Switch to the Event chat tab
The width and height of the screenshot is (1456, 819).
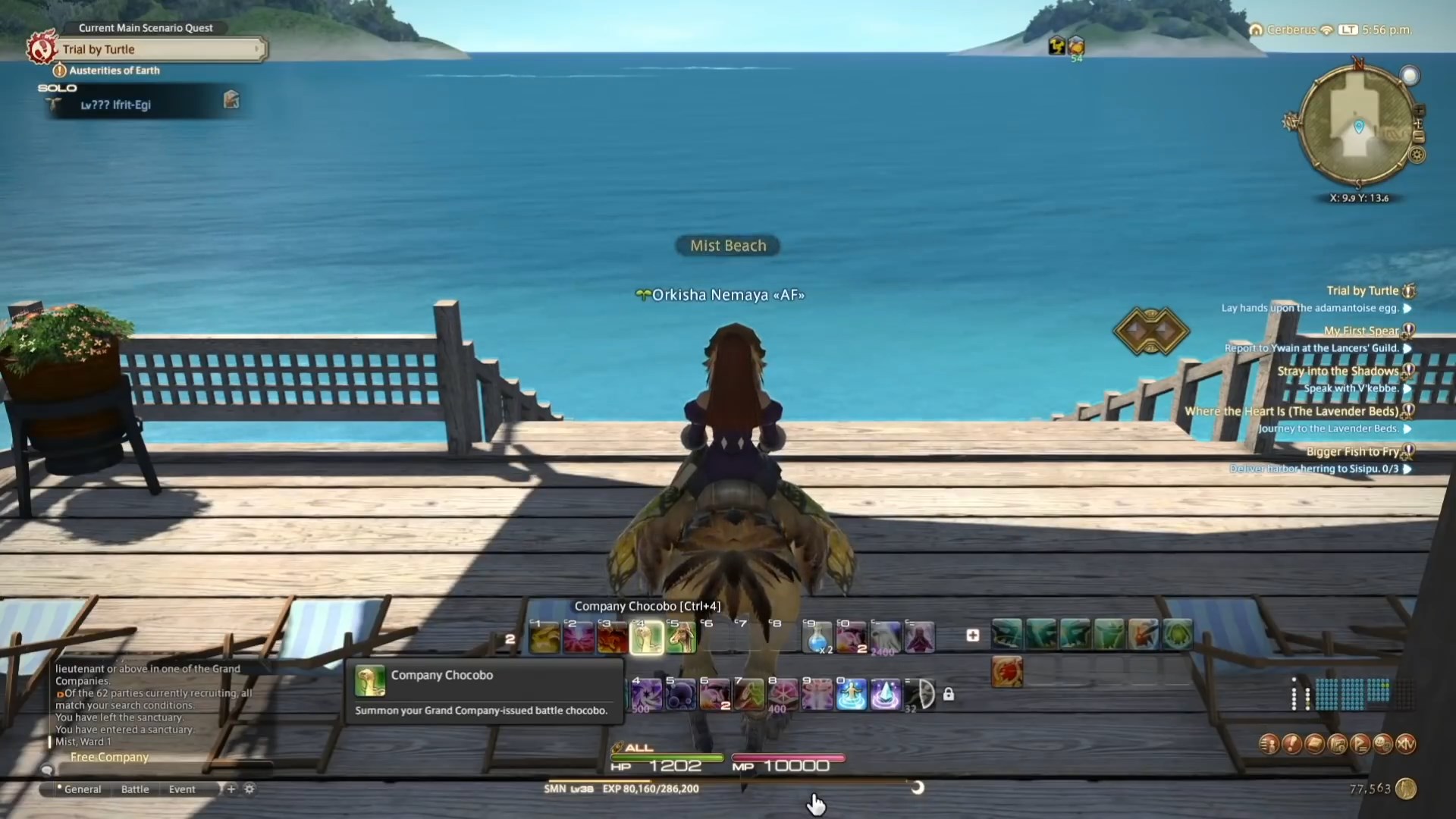coord(181,789)
